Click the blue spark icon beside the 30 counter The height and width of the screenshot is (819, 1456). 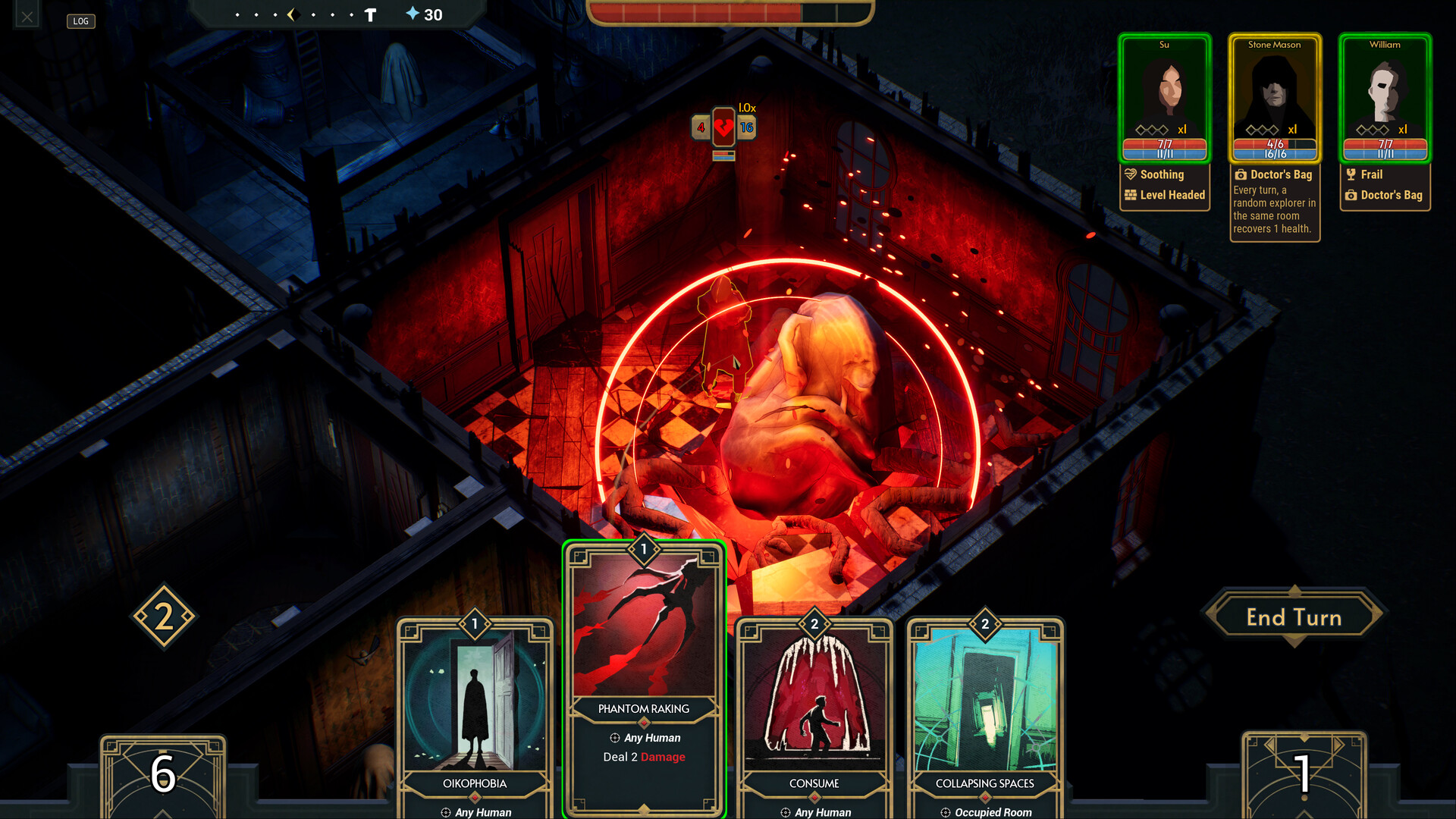coord(410,14)
